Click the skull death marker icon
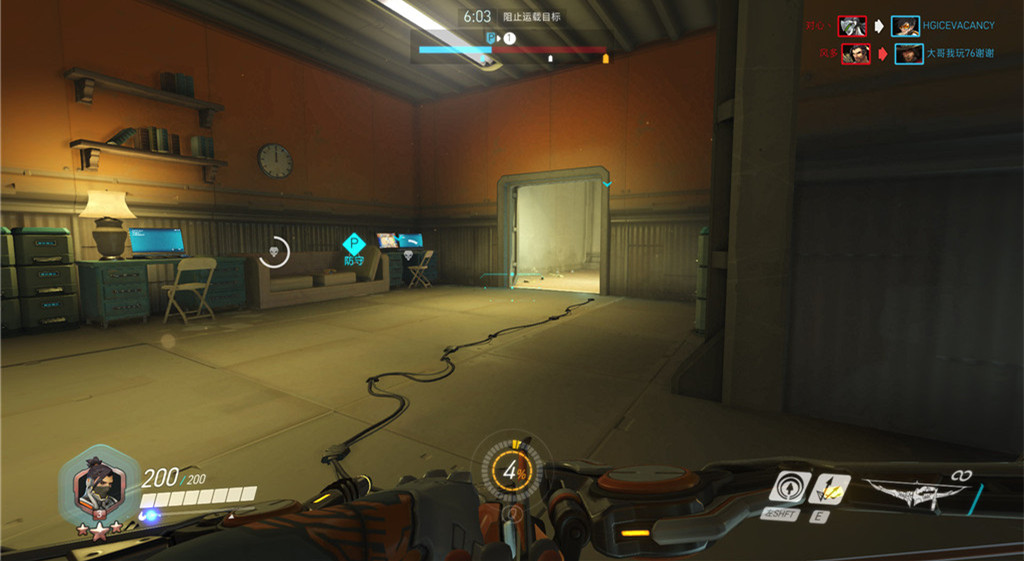Image resolution: width=1024 pixels, height=561 pixels. click(x=273, y=251)
